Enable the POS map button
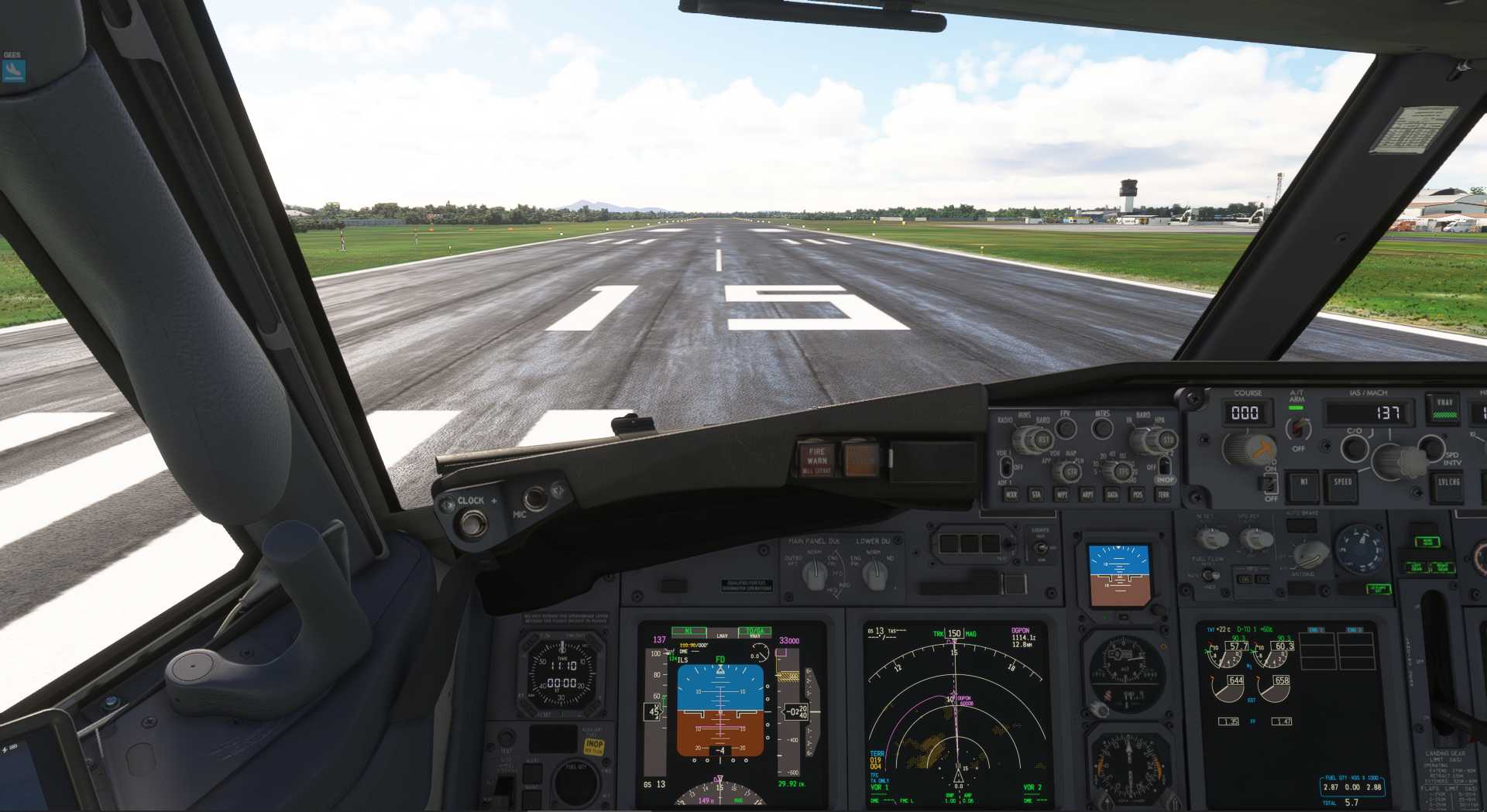Screen dimensions: 1487x812 click(x=1137, y=495)
